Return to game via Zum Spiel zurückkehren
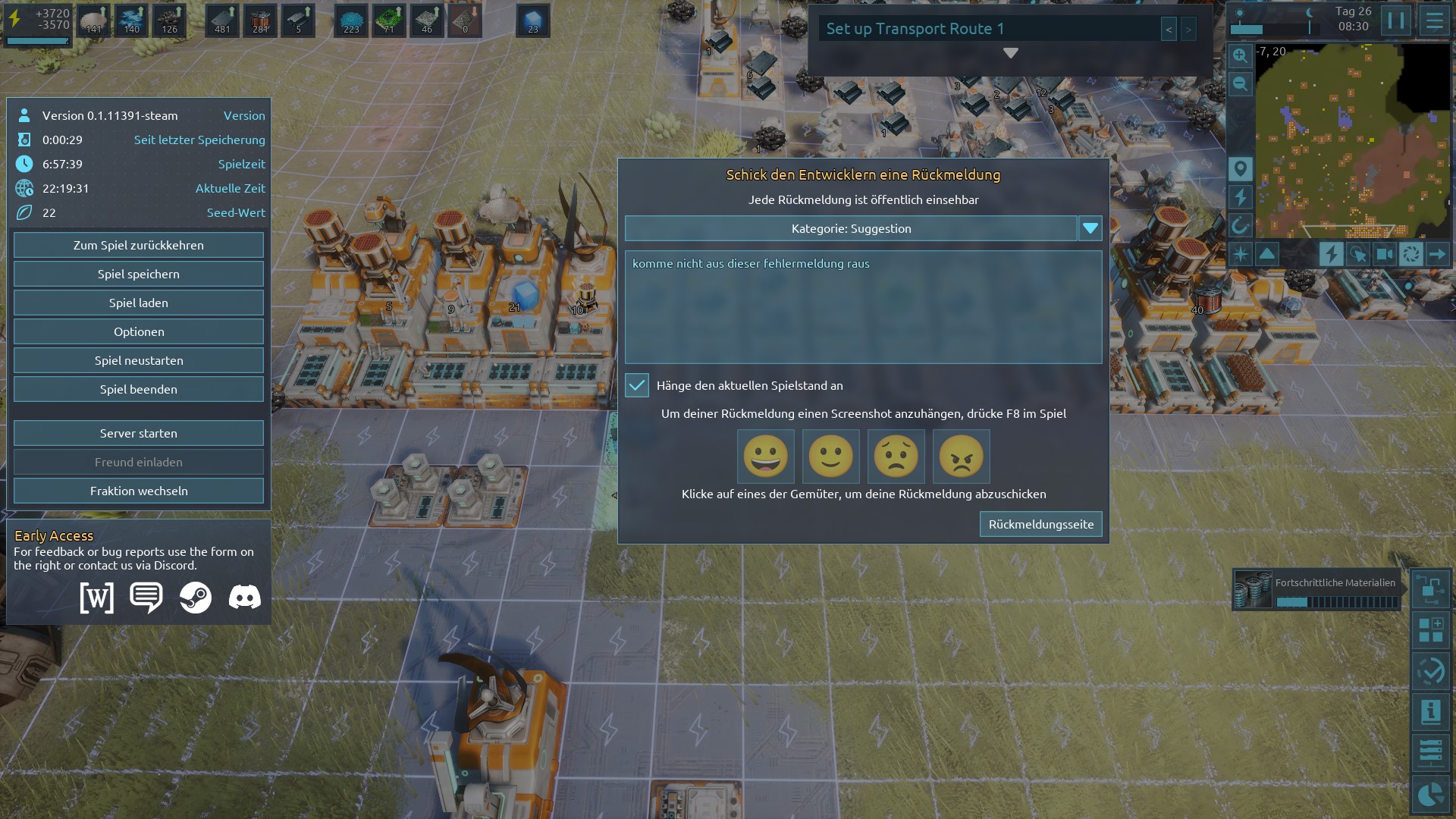 pos(139,245)
